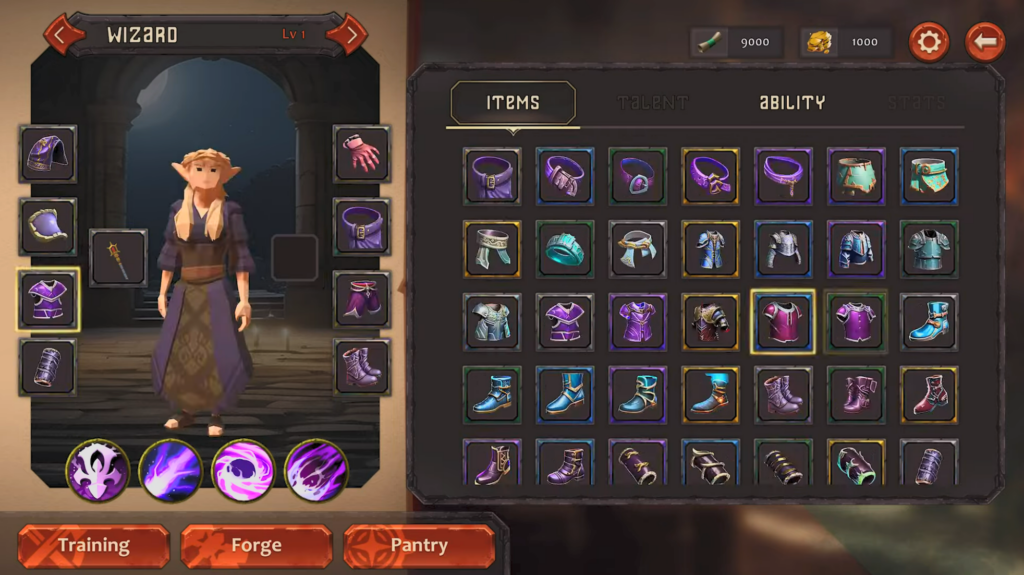Switch to the Ability tab
Viewport: 1024px width, 575px height.
click(x=791, y=103)
